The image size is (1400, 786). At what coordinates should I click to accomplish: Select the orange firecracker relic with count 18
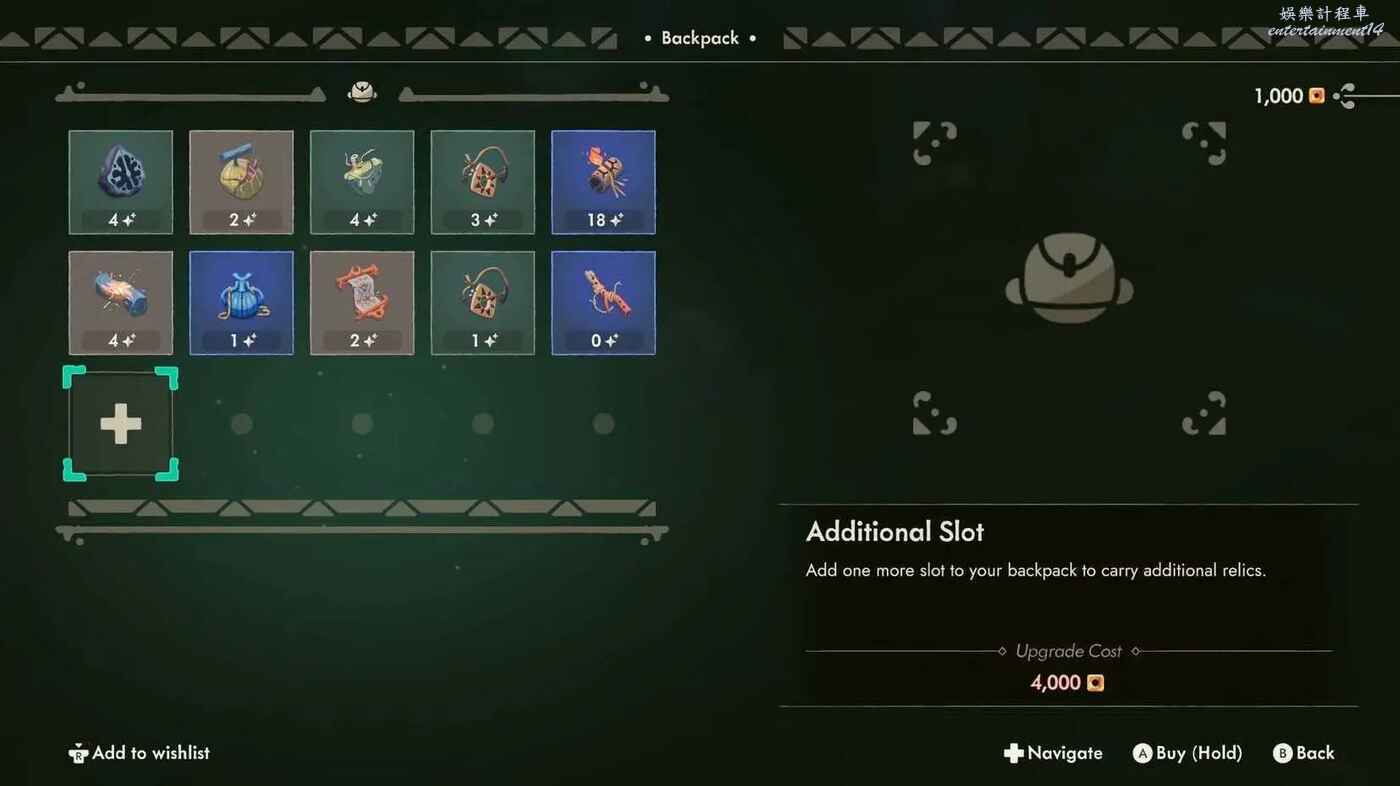(x=603, y=182)
